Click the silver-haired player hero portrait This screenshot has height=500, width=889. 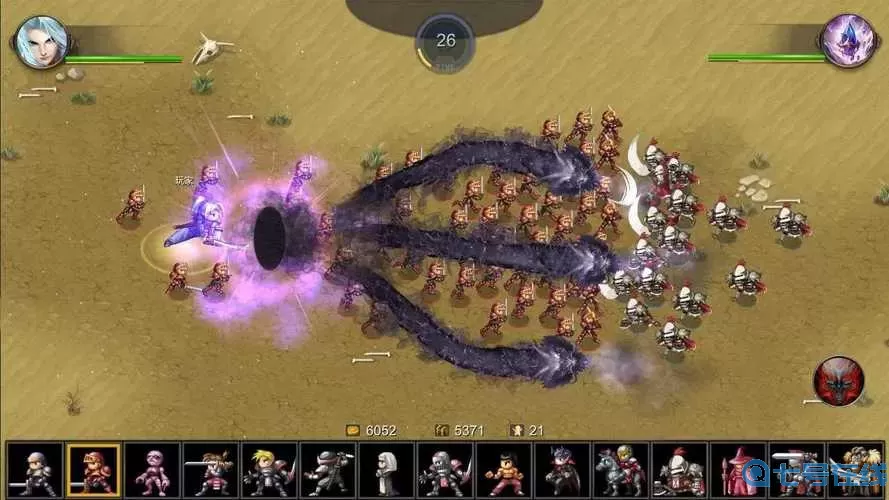41,41
